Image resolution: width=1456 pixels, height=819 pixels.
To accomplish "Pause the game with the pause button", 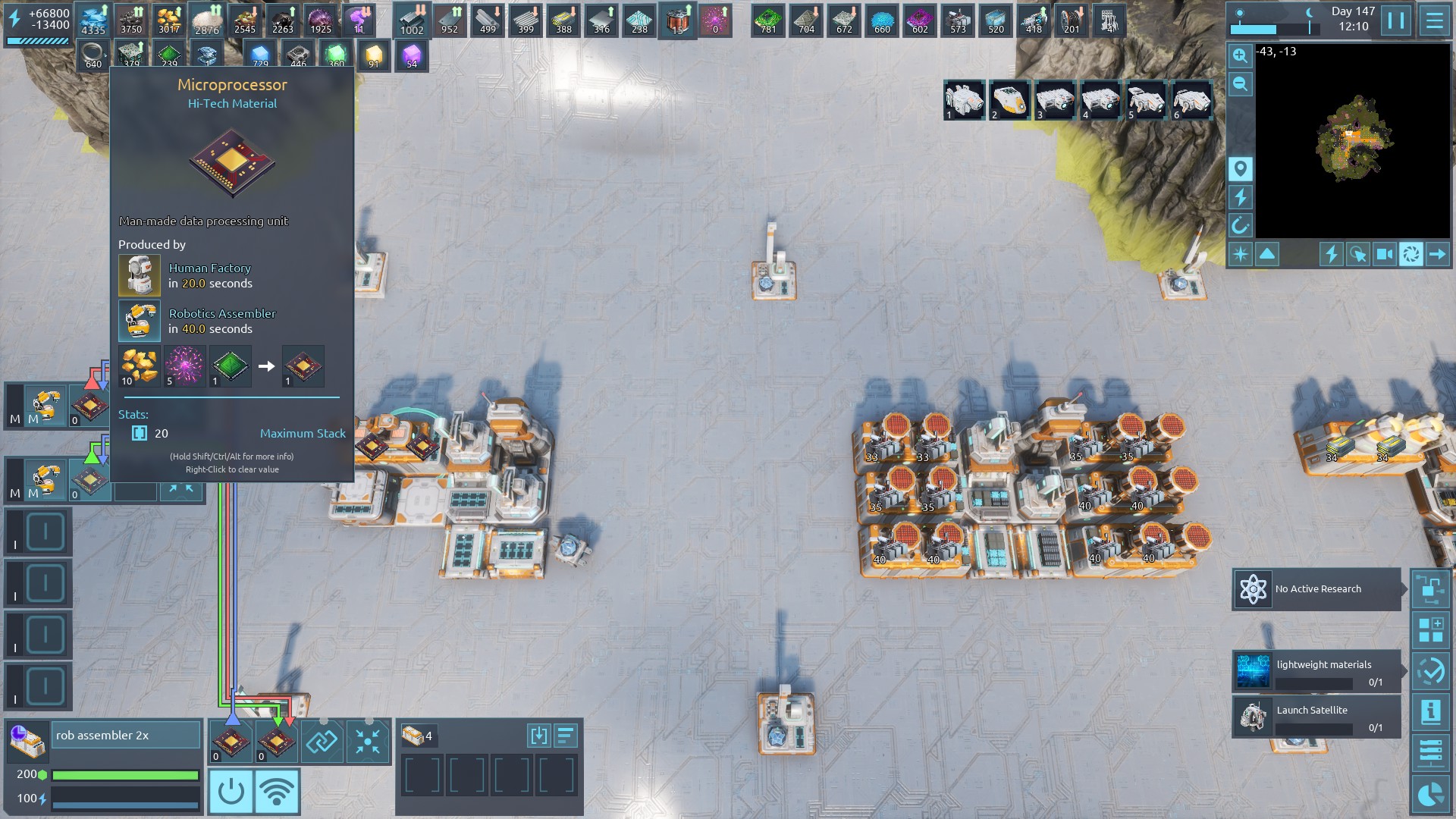I will [1396, 20].
